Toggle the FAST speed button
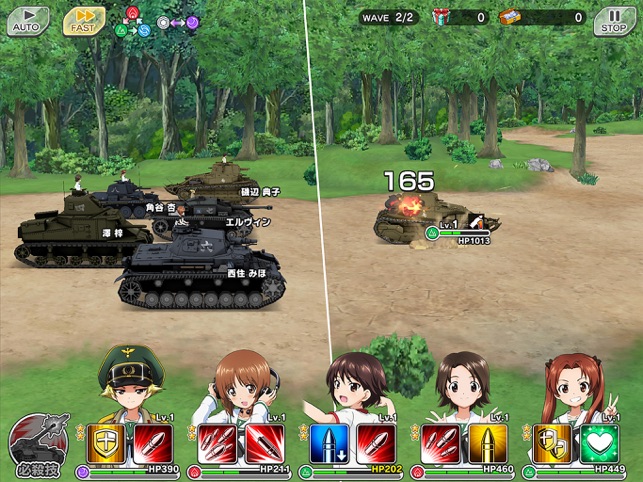643x482 pixels. [84, 21]
